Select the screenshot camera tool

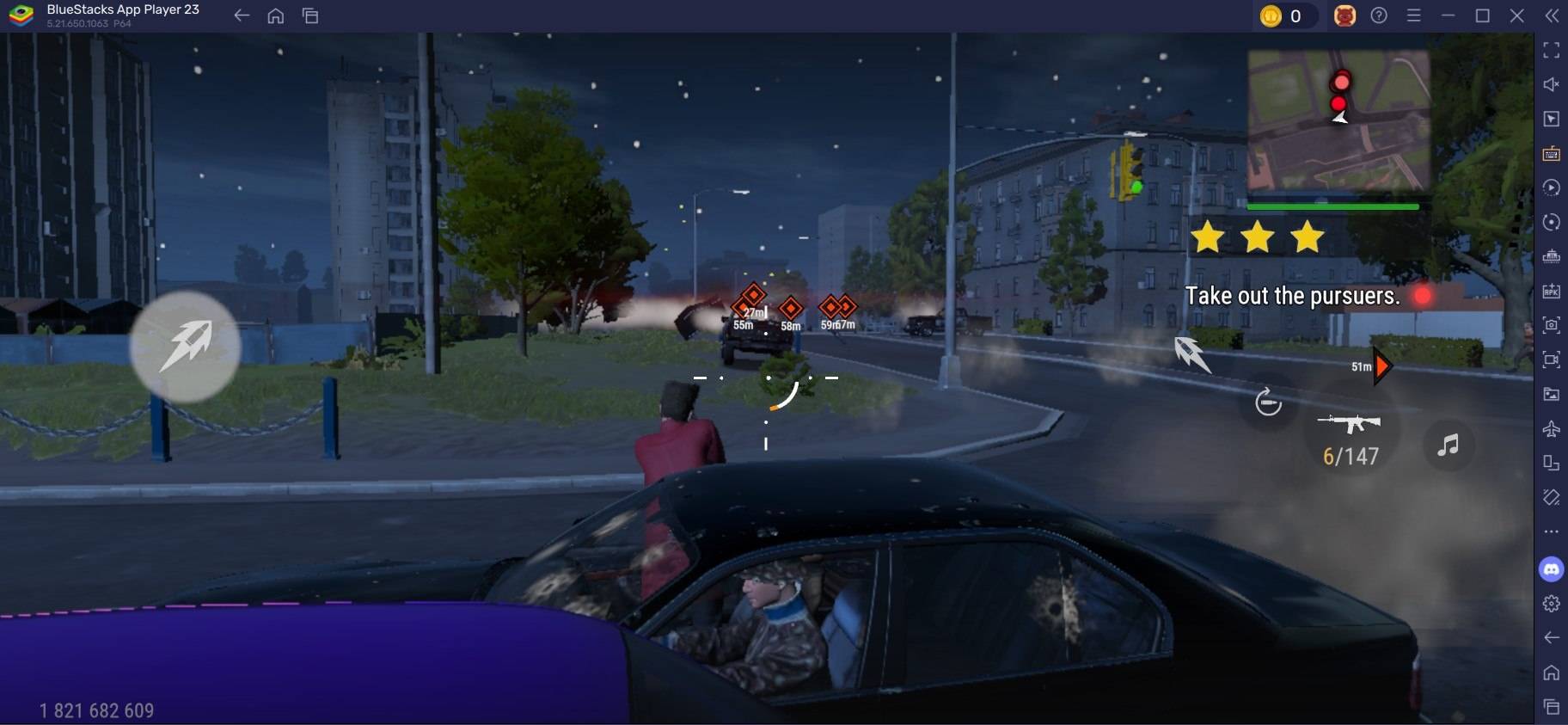1552,325
